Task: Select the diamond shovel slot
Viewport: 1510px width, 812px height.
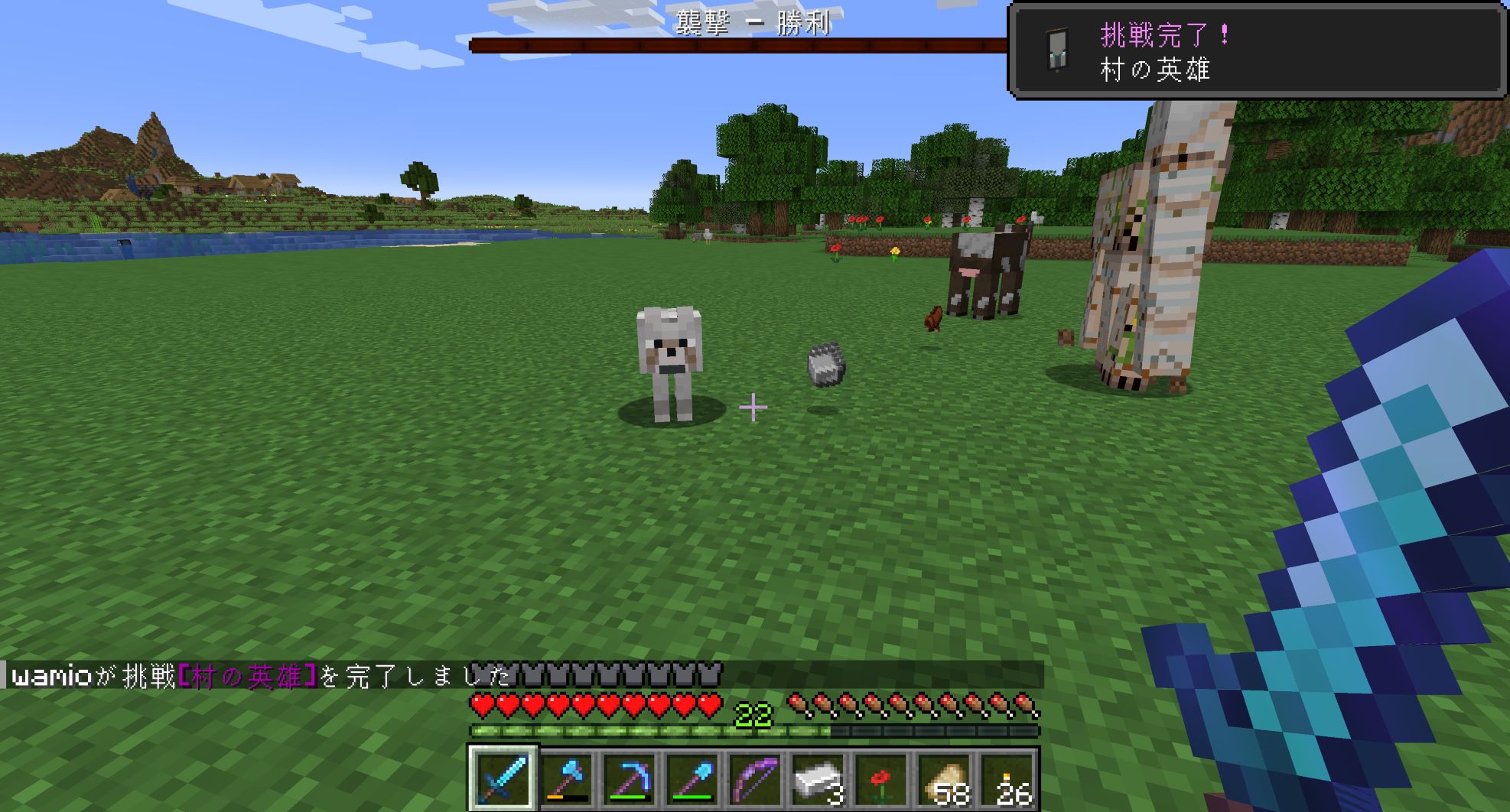Action: 693,778
